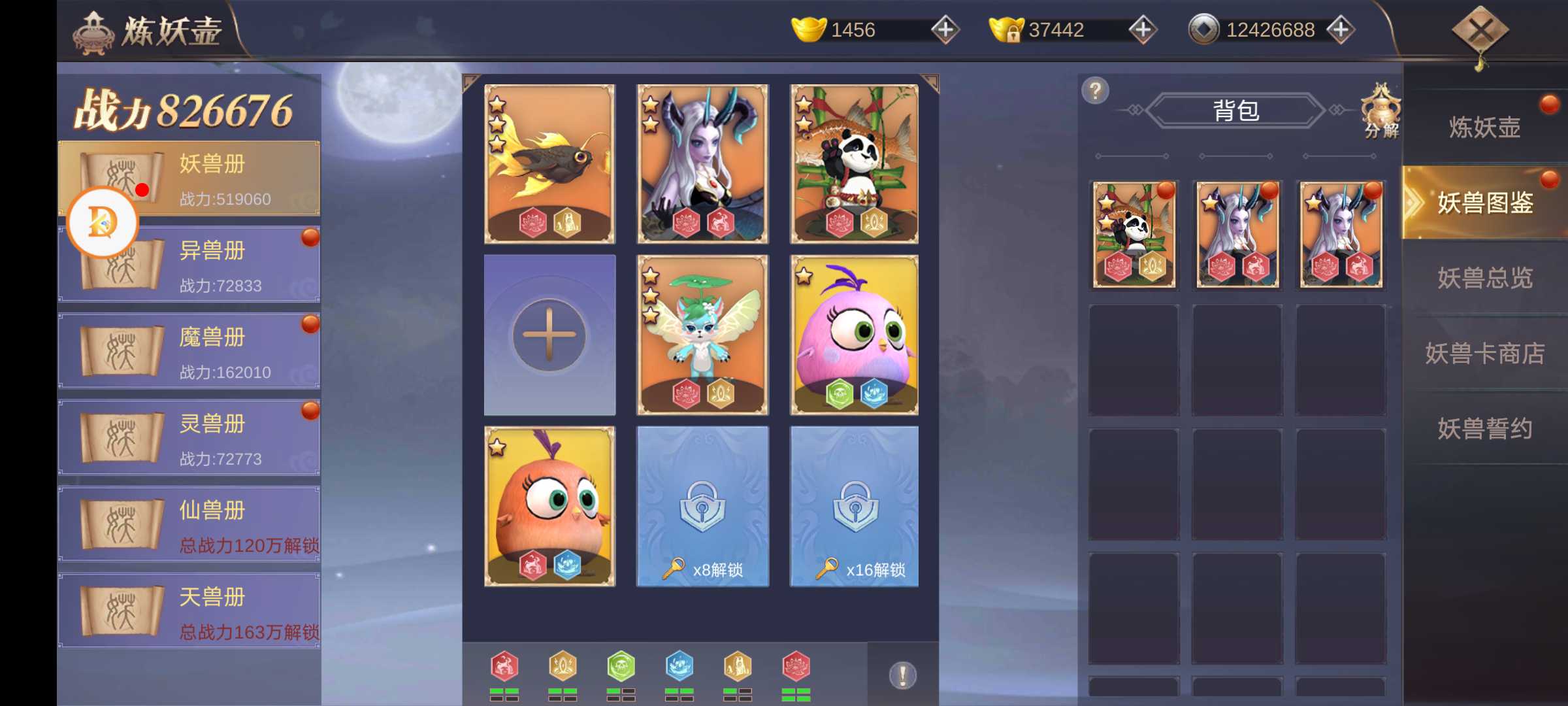Open the 炼妖壶 side tab
1568x706 pixels.
point(1484,127)
